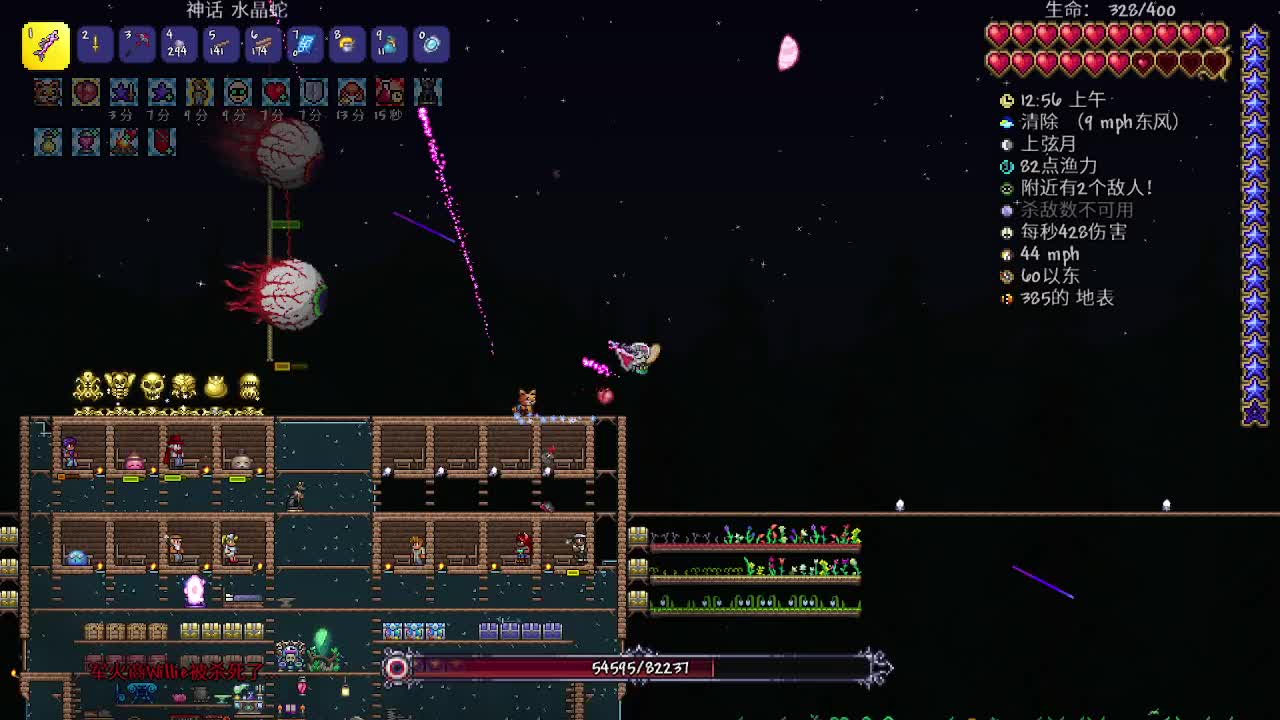This screenshot has height=720, width=1280.
Task: Click the campfire buff icon
Action: [124, 142]
